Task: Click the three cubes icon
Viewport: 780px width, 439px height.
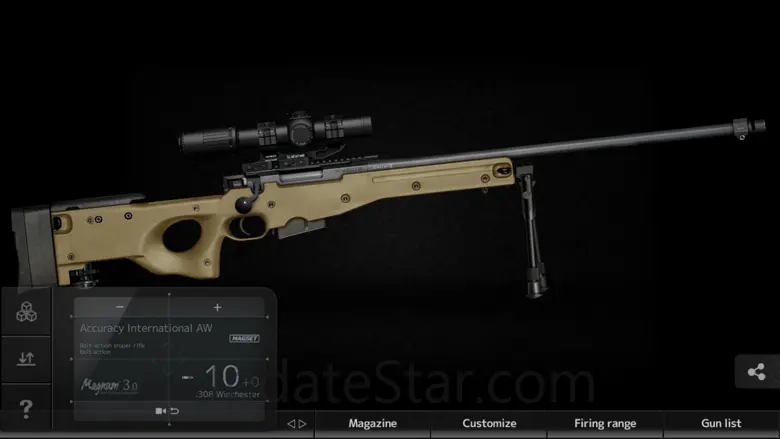Action: [26, 312]
